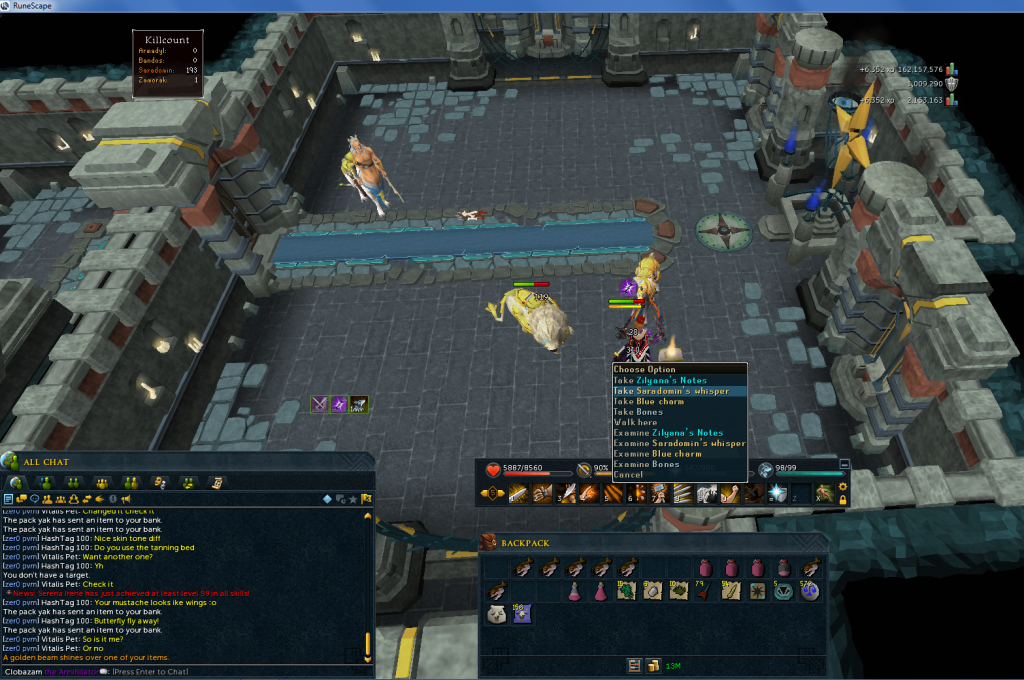This screenshot has width=1024, height=680.
Task: Open the coin money pouch button
Action: [653, 665]
